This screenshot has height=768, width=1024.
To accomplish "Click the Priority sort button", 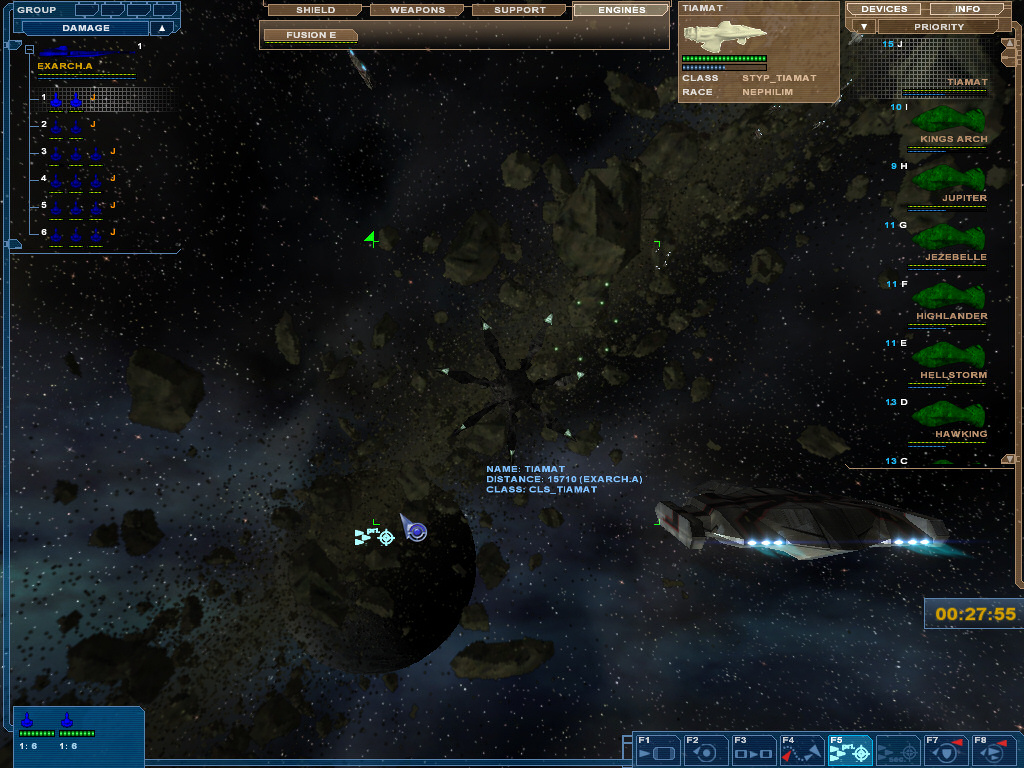I will [939, 27].
